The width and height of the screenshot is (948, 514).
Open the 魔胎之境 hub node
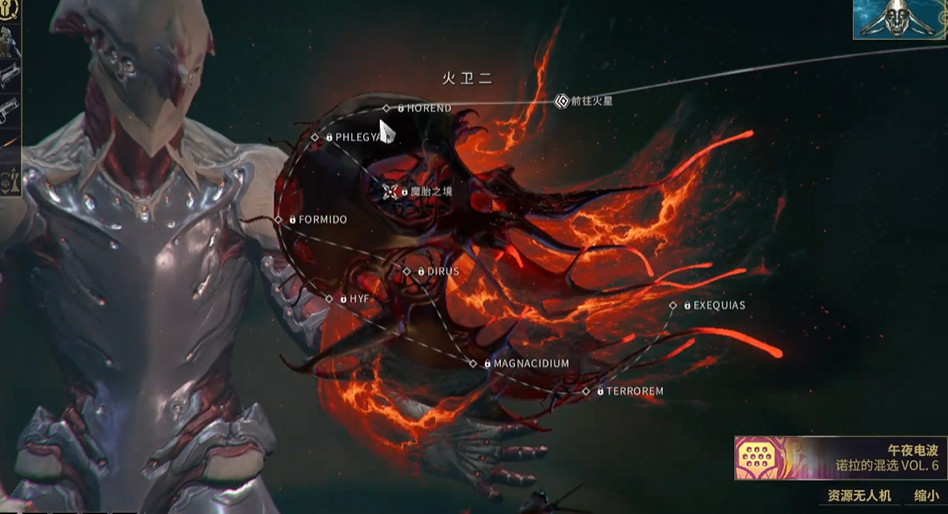[390, 190]
